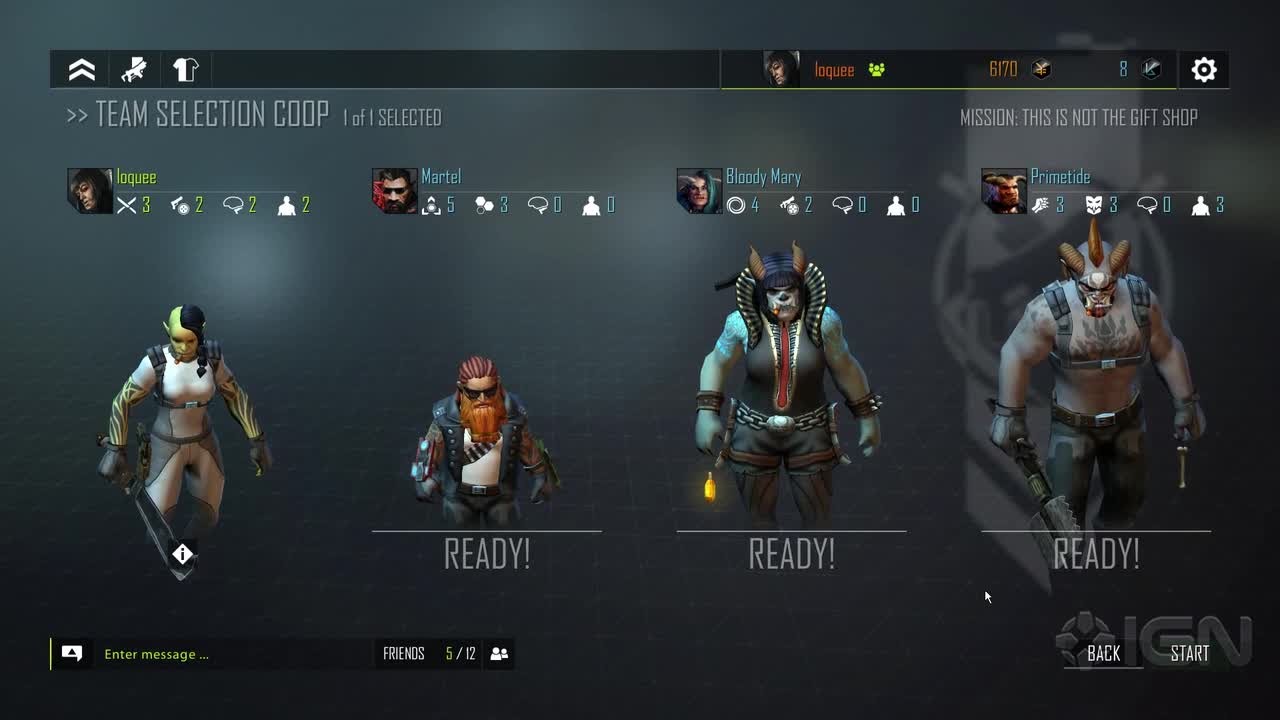Image resolution: width=1280 pixels, height=720 pixels.
Task: Open the shirt outfit tab
Action: coord(186,70)
